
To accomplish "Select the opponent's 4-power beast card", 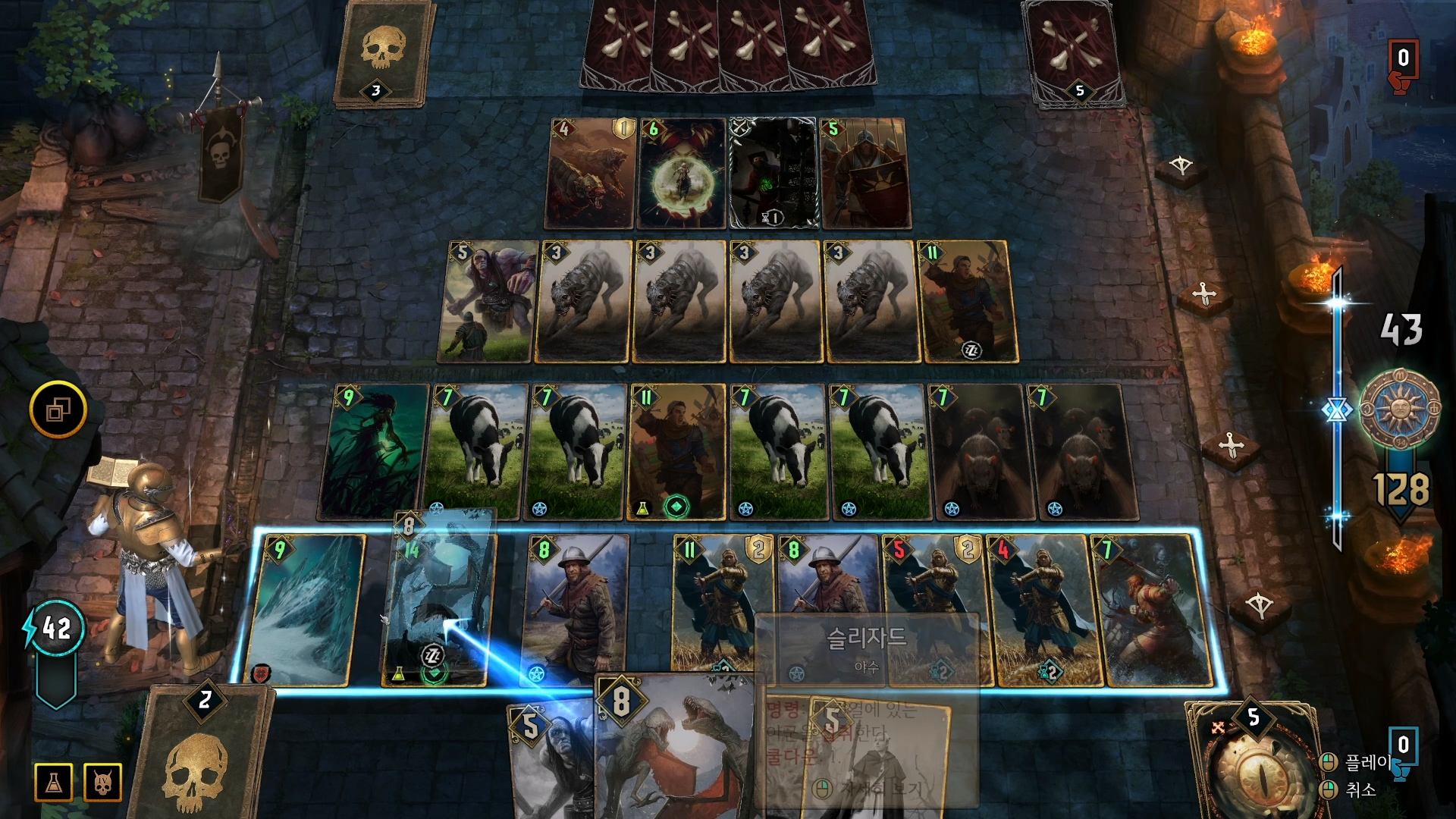I will 588,174.
